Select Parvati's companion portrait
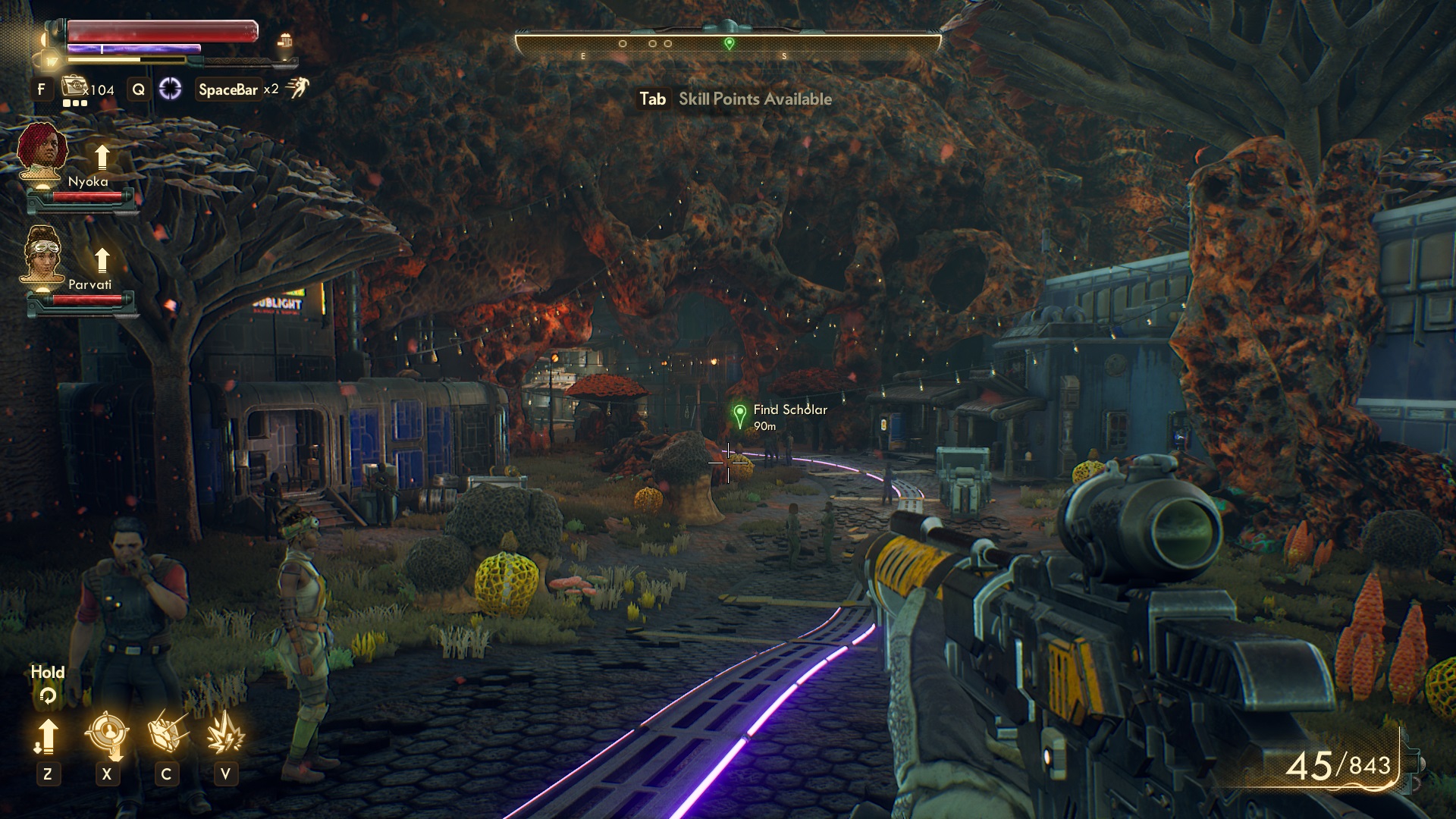The width and height of the screenshot is (1456, 819). (x=42, y=254)
